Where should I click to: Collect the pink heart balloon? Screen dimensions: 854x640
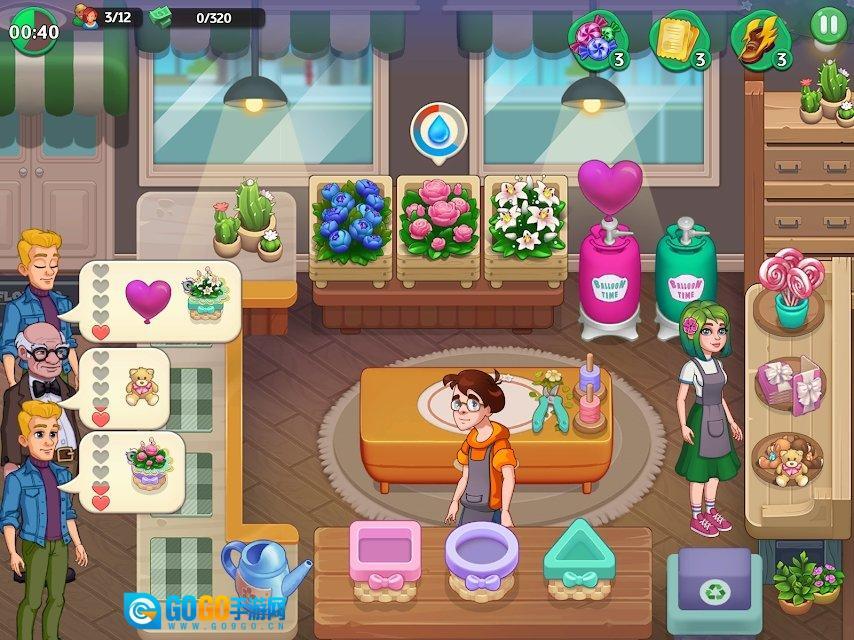point(610,185)
